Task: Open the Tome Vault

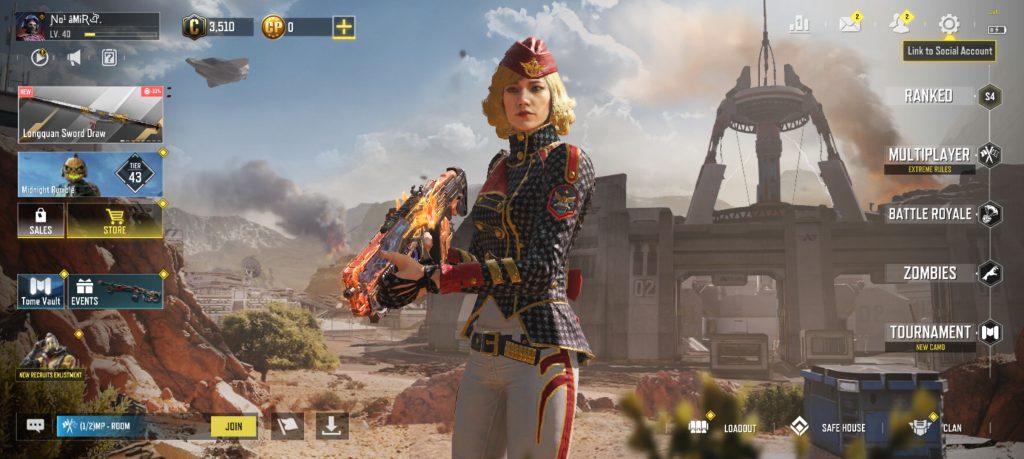Action: pos(41,290)
